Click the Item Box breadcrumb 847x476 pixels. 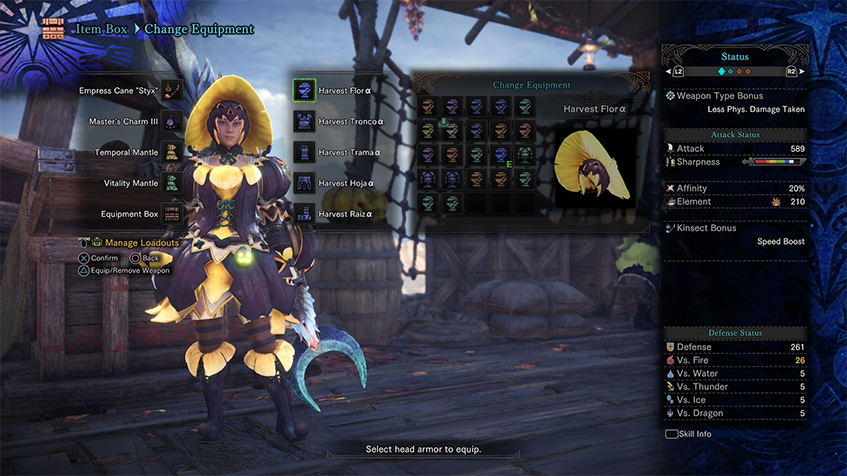(x=102, y=29)
